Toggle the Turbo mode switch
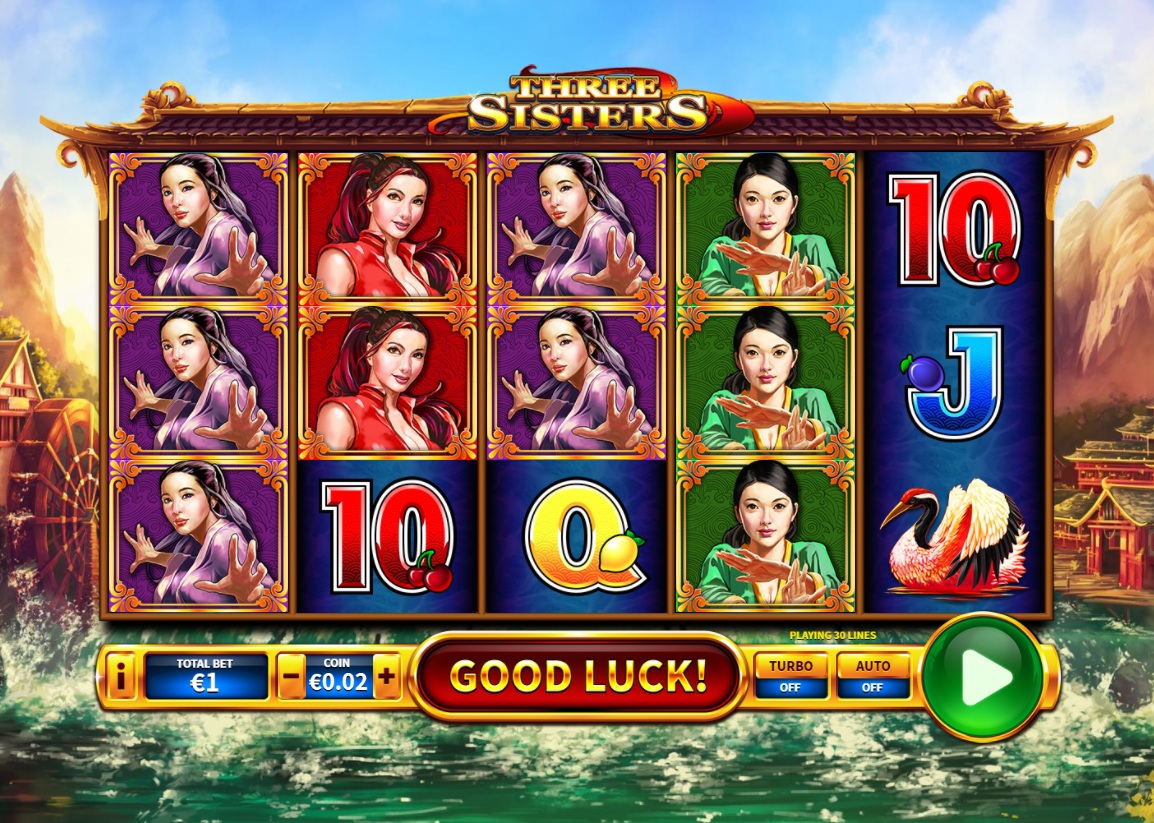This screenshot has height=823, width=1154. click(x=790, y=676)
